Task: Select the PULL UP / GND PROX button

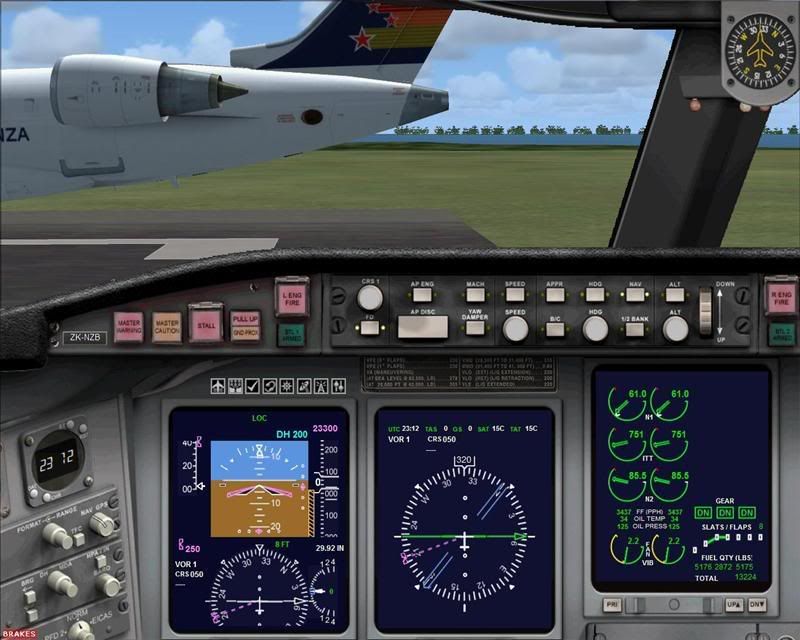Action: (x=244, y=325)
